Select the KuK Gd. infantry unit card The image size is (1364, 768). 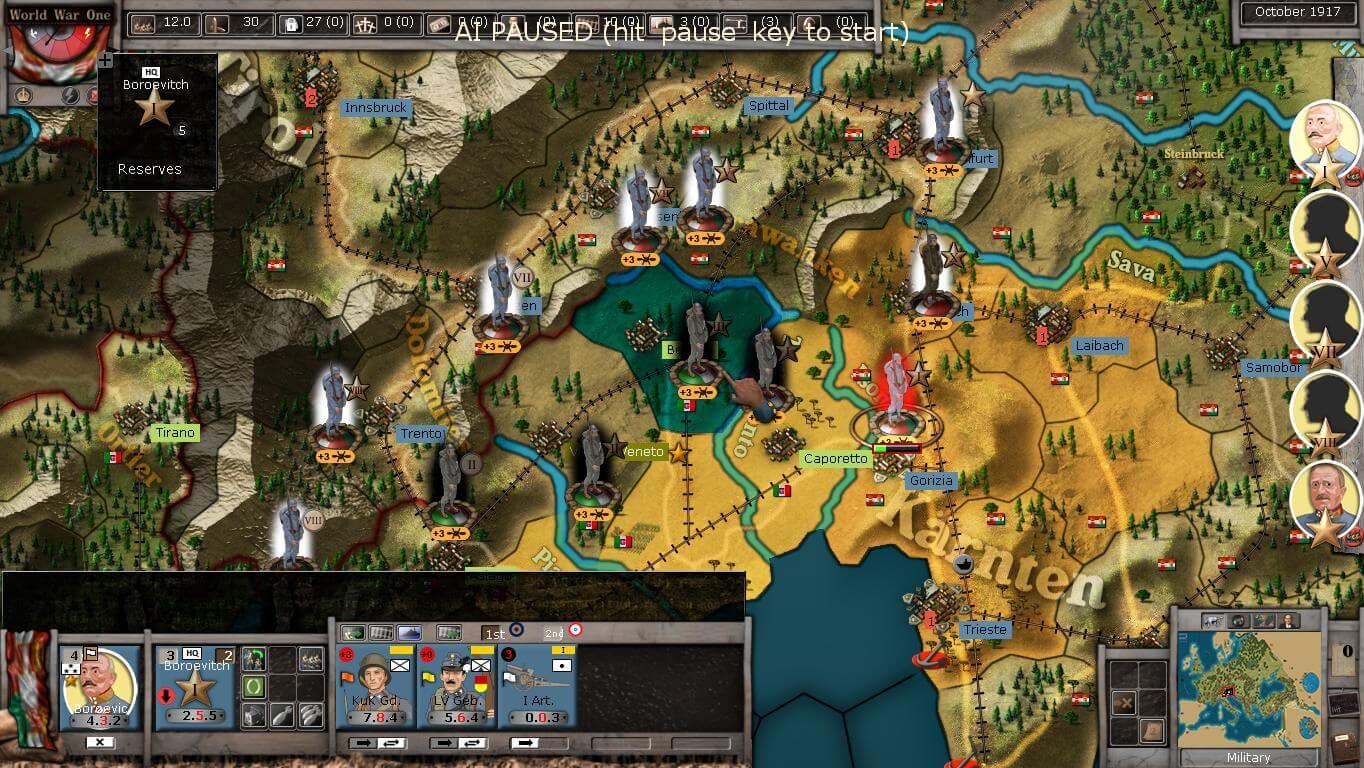point(376,686)
